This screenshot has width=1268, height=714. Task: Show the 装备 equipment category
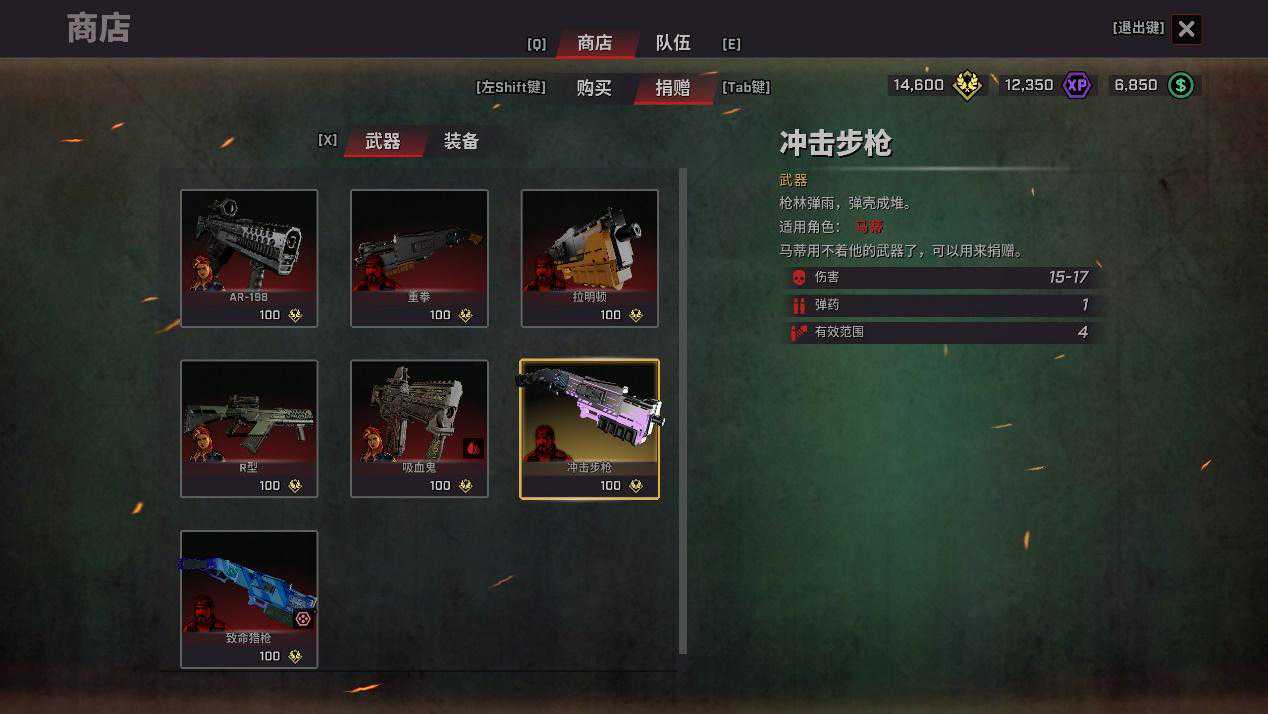[x=461, y=142]
